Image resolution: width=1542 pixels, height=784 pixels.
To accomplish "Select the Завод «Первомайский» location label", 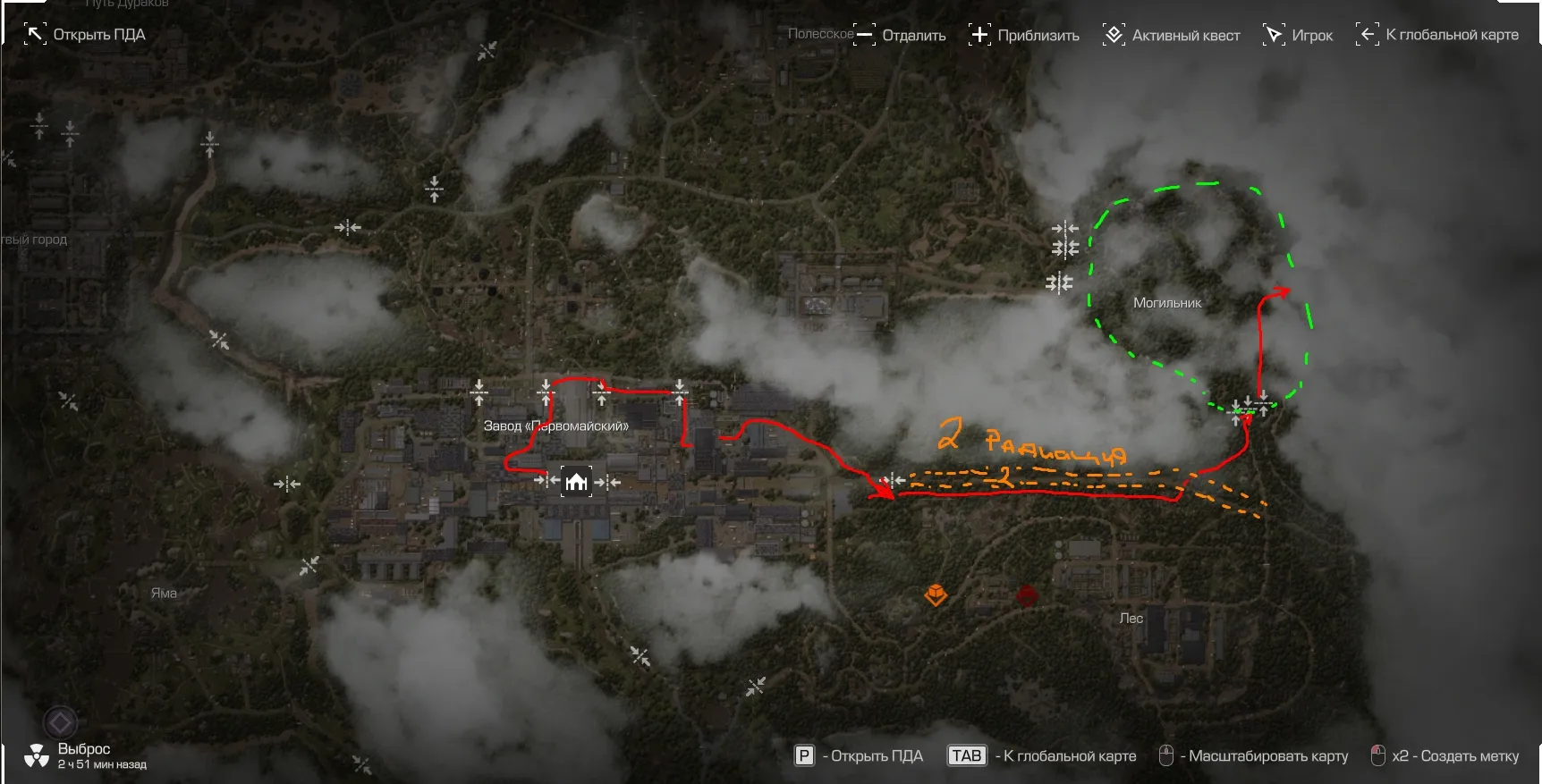I will click(x=555, y=426).
